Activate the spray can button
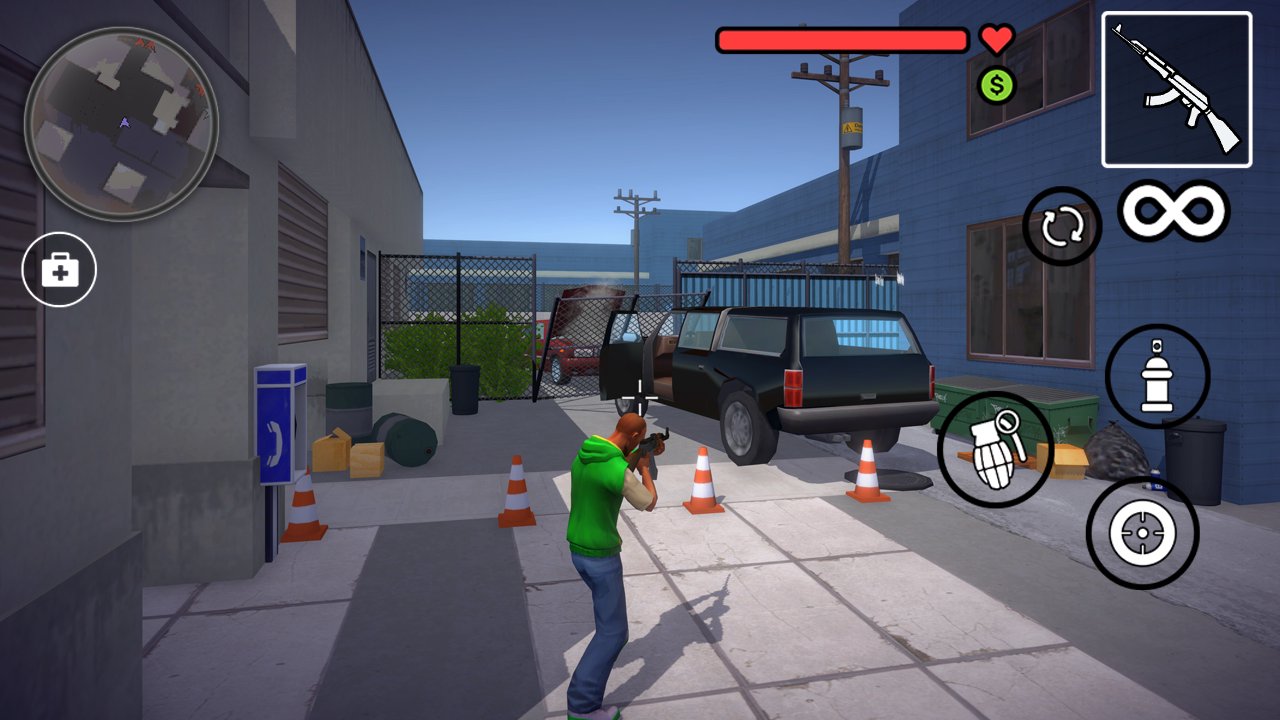1280x720 pixels. tap(1157, 376)
